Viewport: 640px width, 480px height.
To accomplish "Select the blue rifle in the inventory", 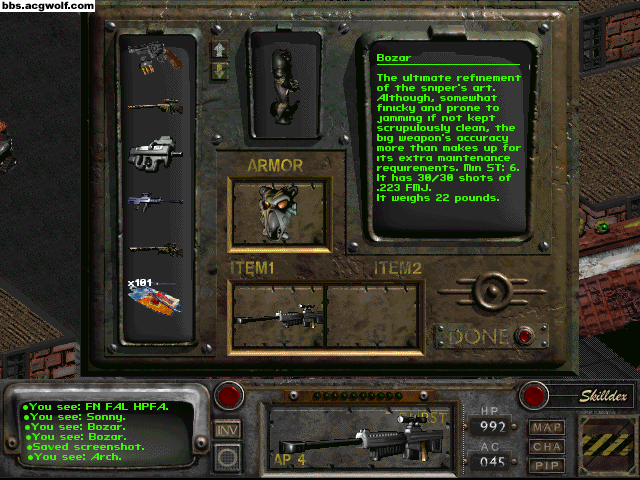I will 155,201.
